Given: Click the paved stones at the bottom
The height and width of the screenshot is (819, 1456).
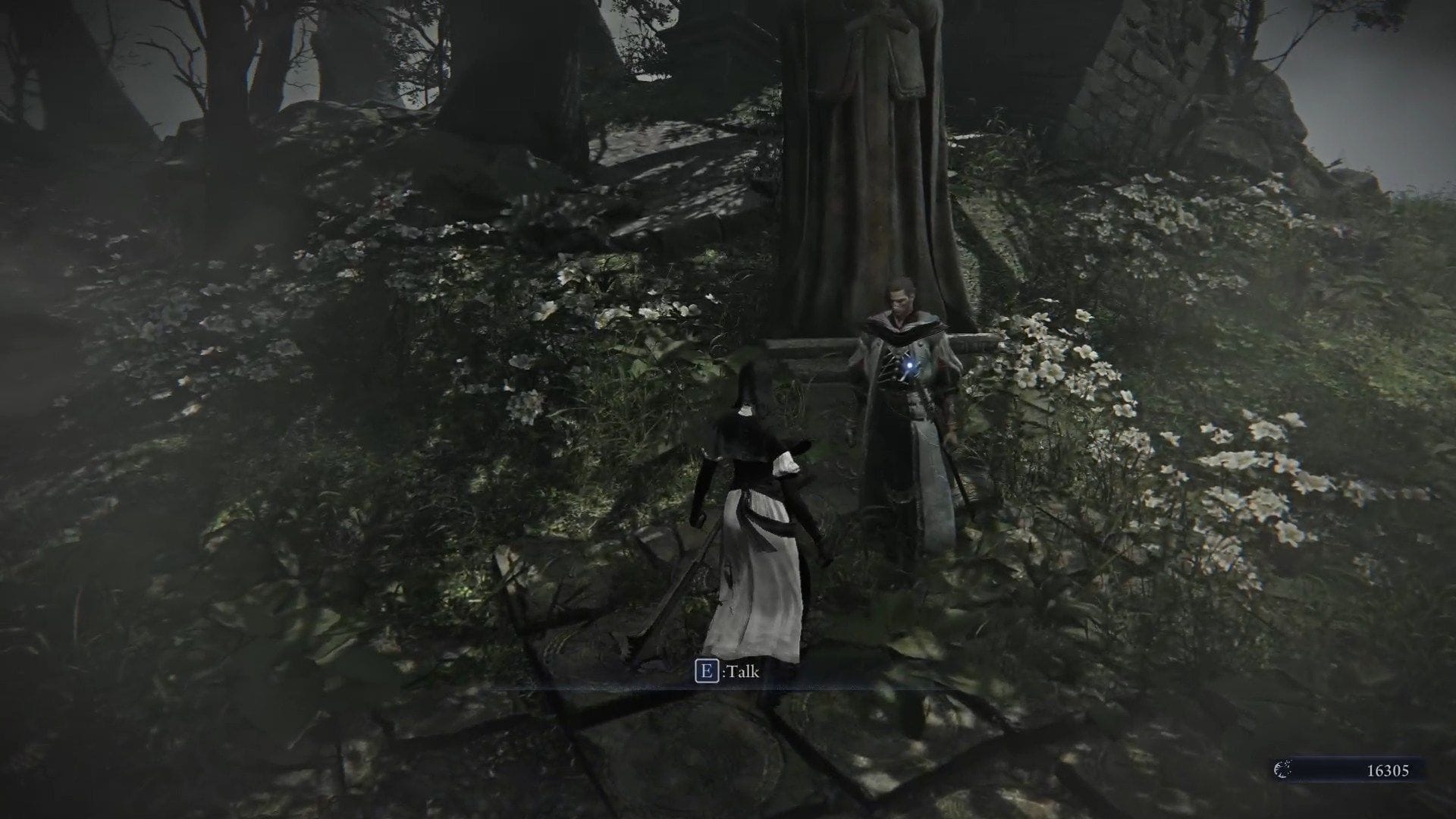Looking at the screenshot, I should pyautogui.click(x=682, y=758).
